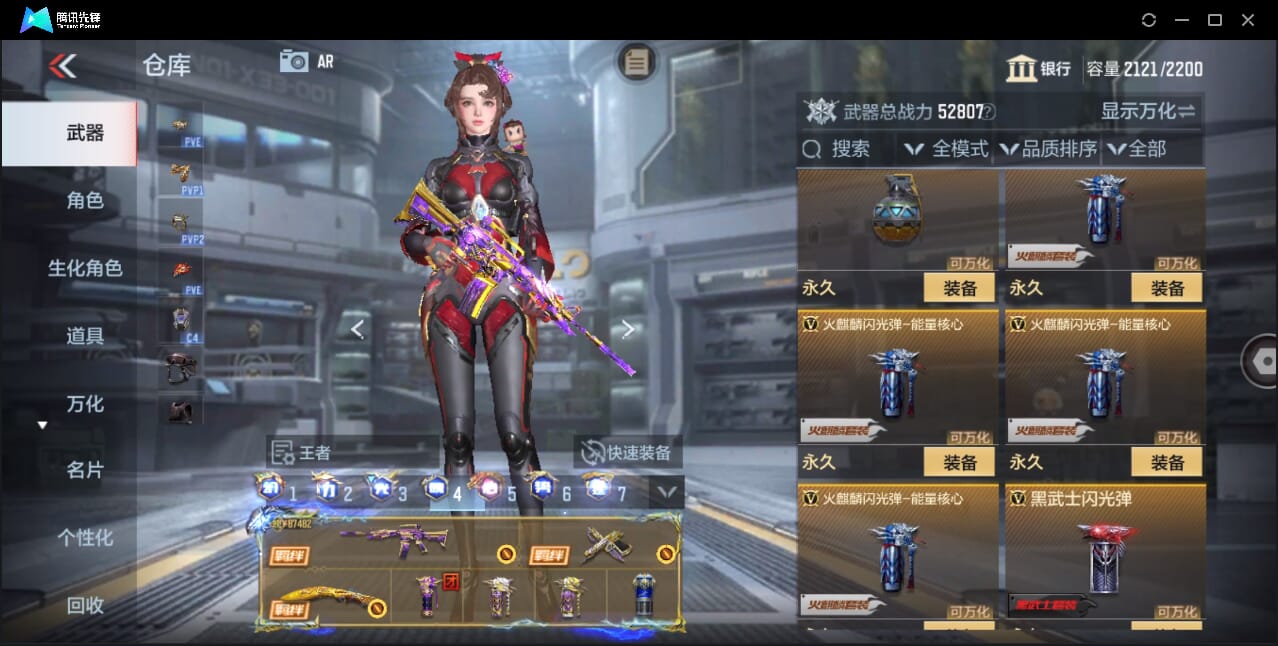Open the 个性化 personalization tab
This screenshot has width=1278, height=646.
pos(85,538)
